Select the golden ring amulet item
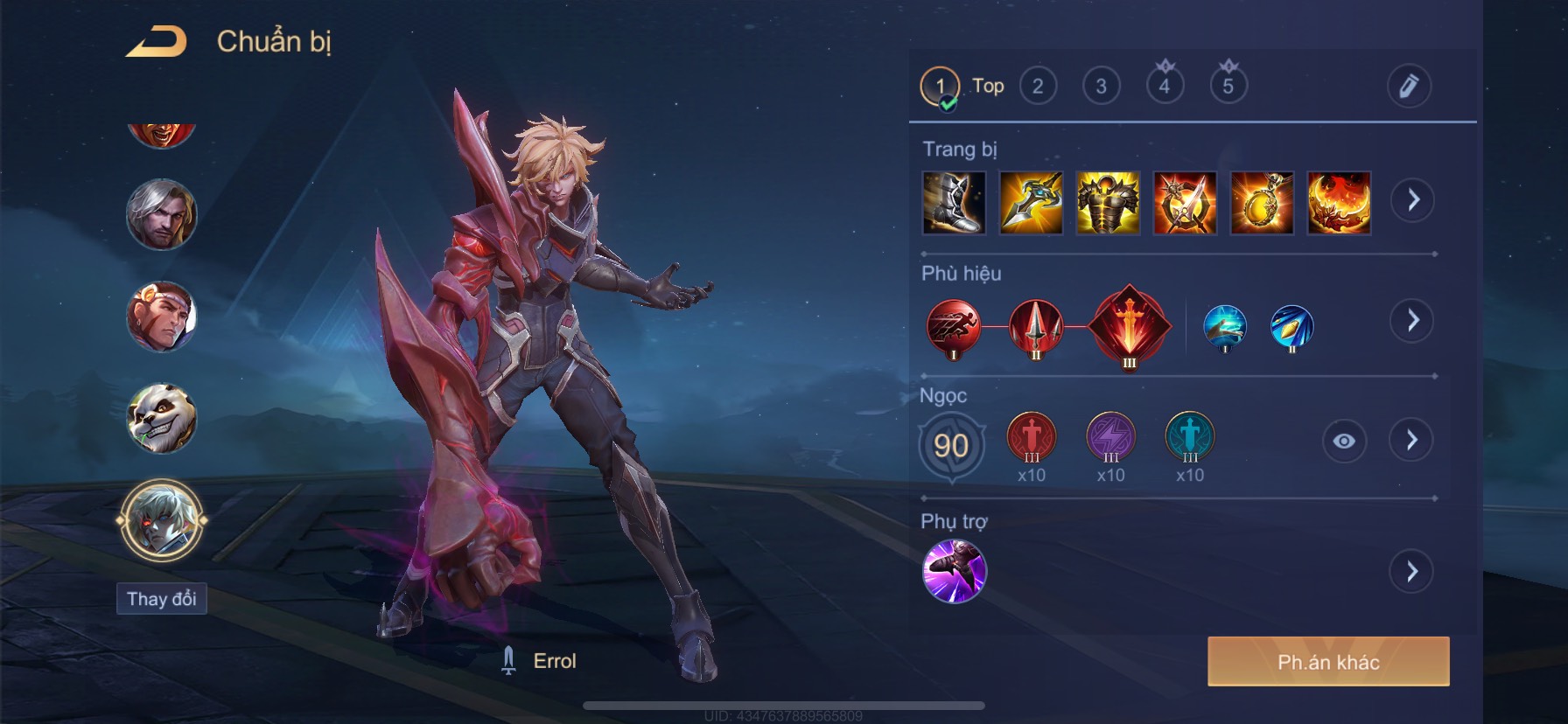The height and width of the screenshot is (724, 1568). click(1262, 203)
